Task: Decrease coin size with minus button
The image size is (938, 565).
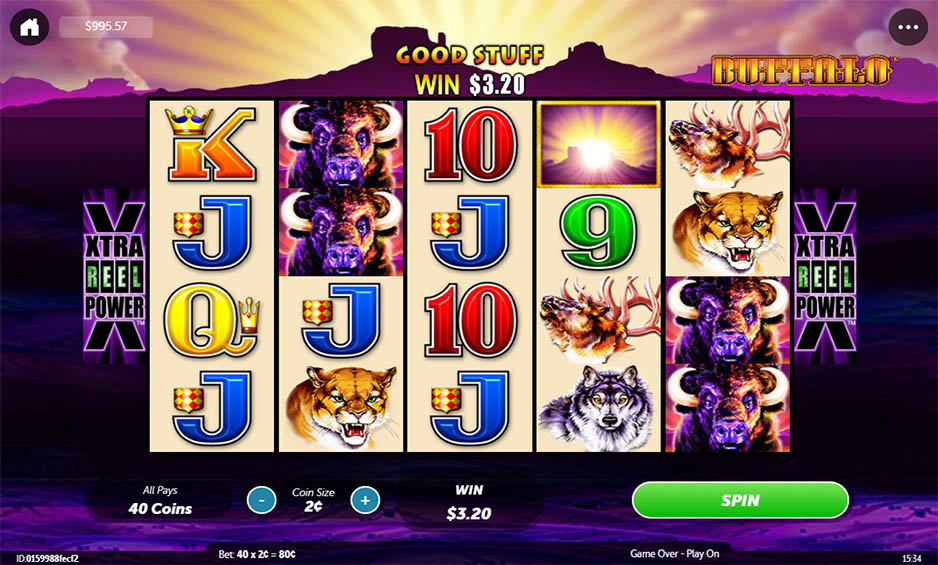Action: point(261,499)
